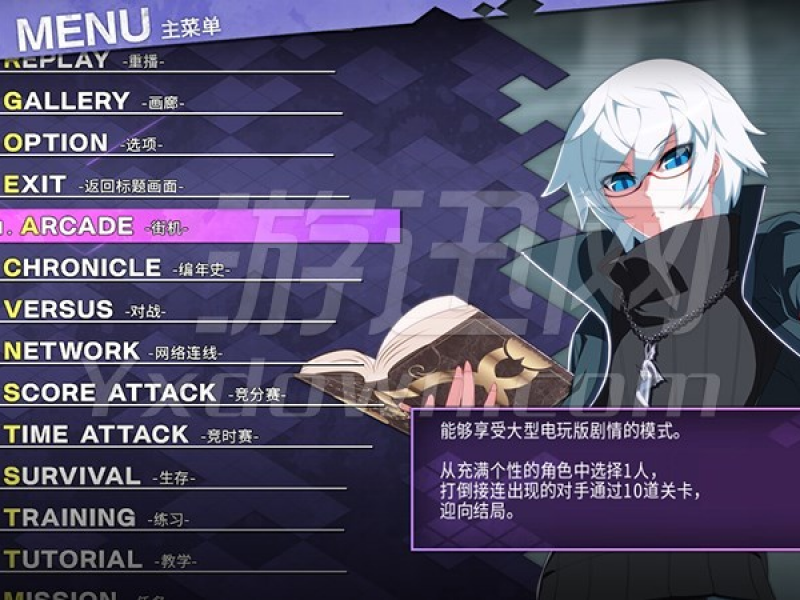
Task: Enter Training mode
Action: pos(71,518)
